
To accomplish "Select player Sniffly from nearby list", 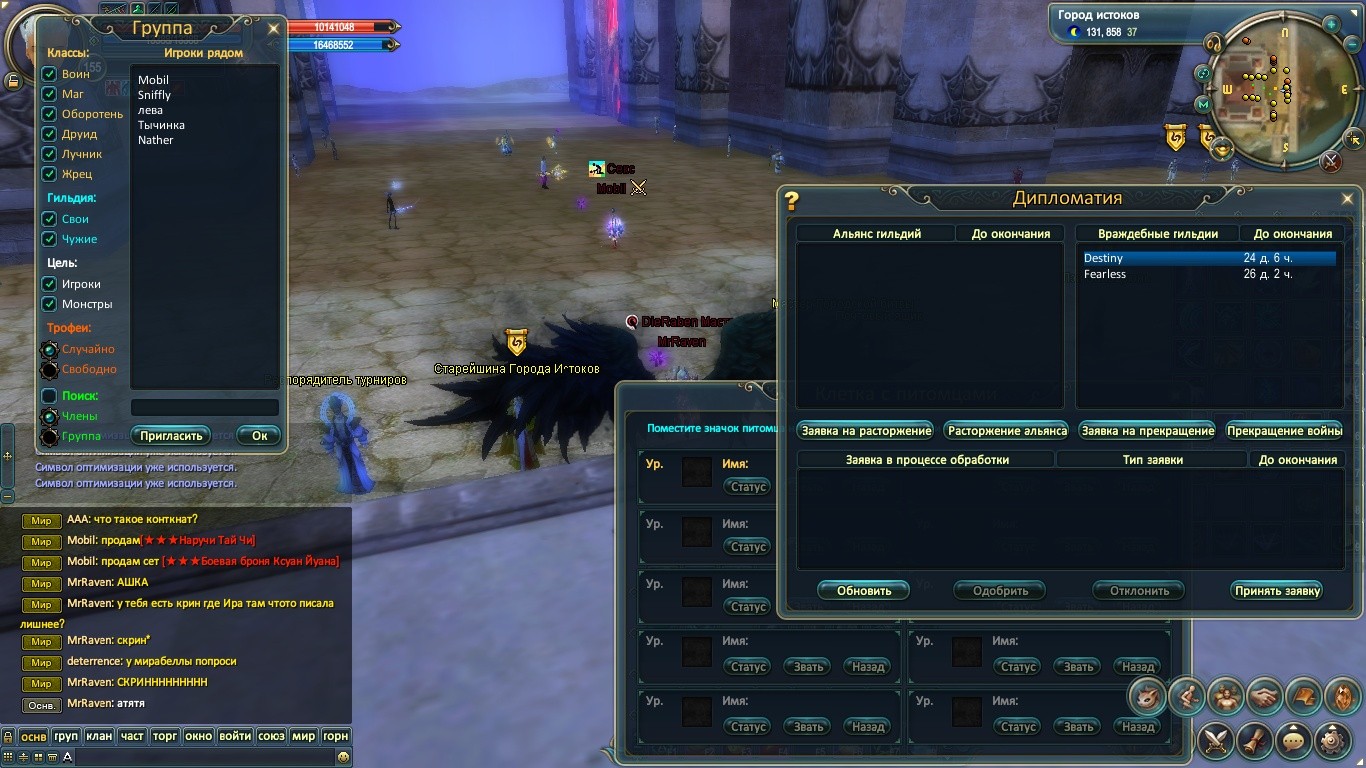I will point(155,95).
